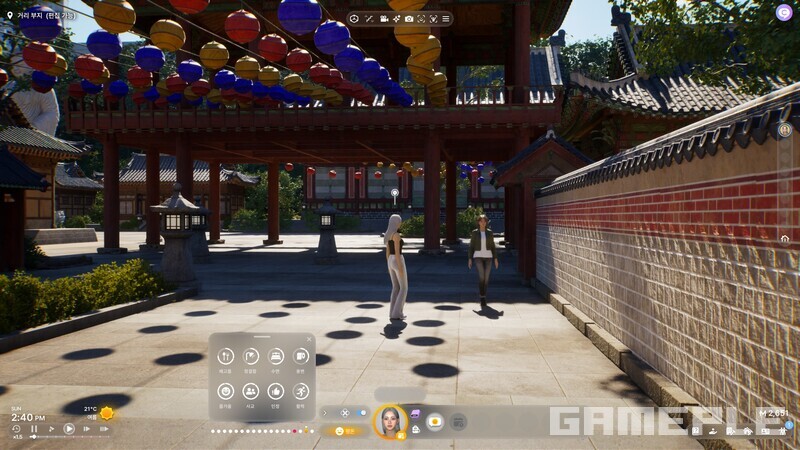Open the camera photo mode icon

[408, 19]
